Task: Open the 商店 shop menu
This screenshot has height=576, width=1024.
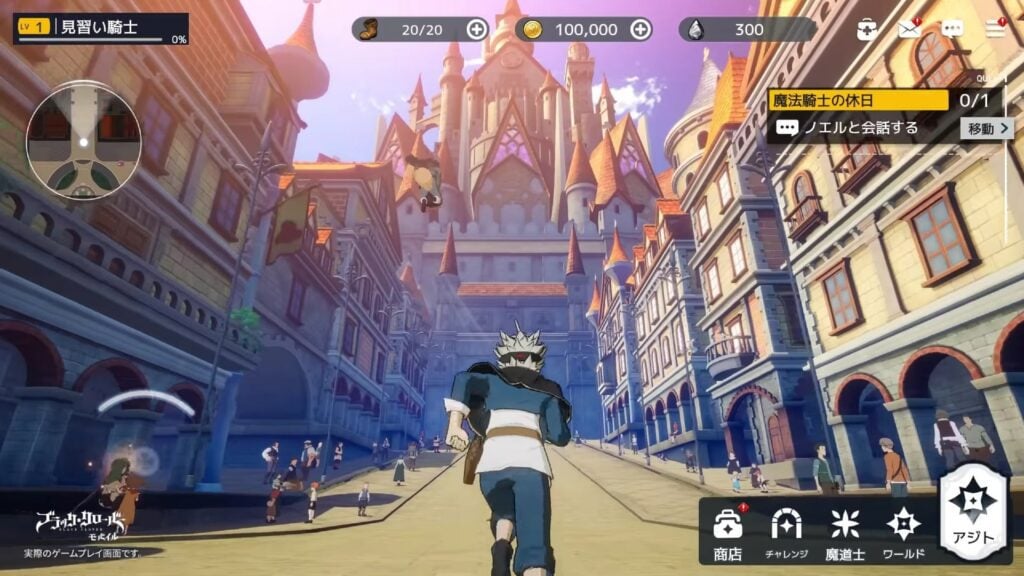Action: [727, 531]
